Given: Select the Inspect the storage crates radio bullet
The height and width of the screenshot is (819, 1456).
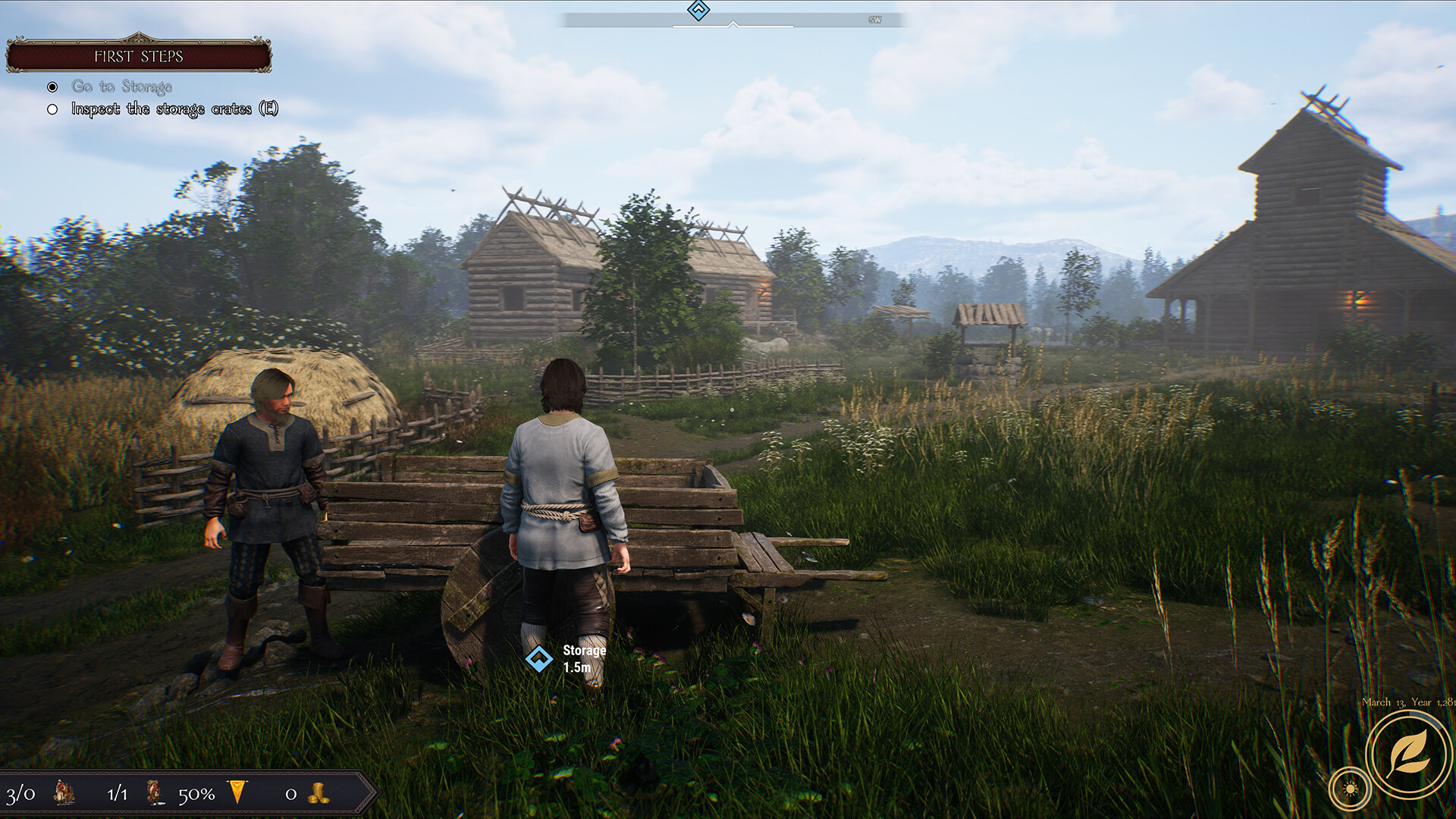Looking at the screenshot, I should (x=51, y=109).
